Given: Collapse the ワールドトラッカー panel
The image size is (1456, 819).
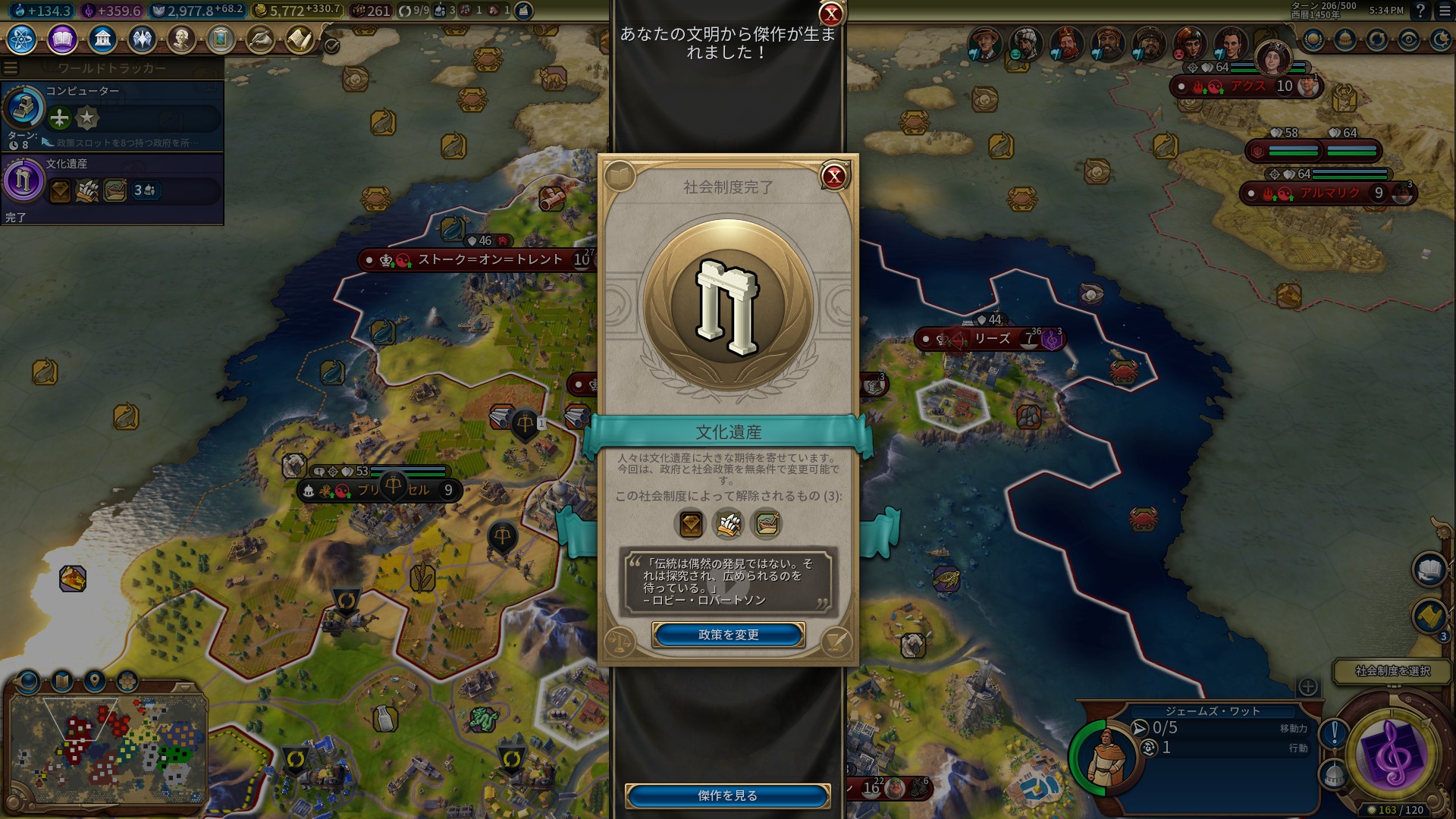Looking at the screenshot, I should [x=11, y=68].
